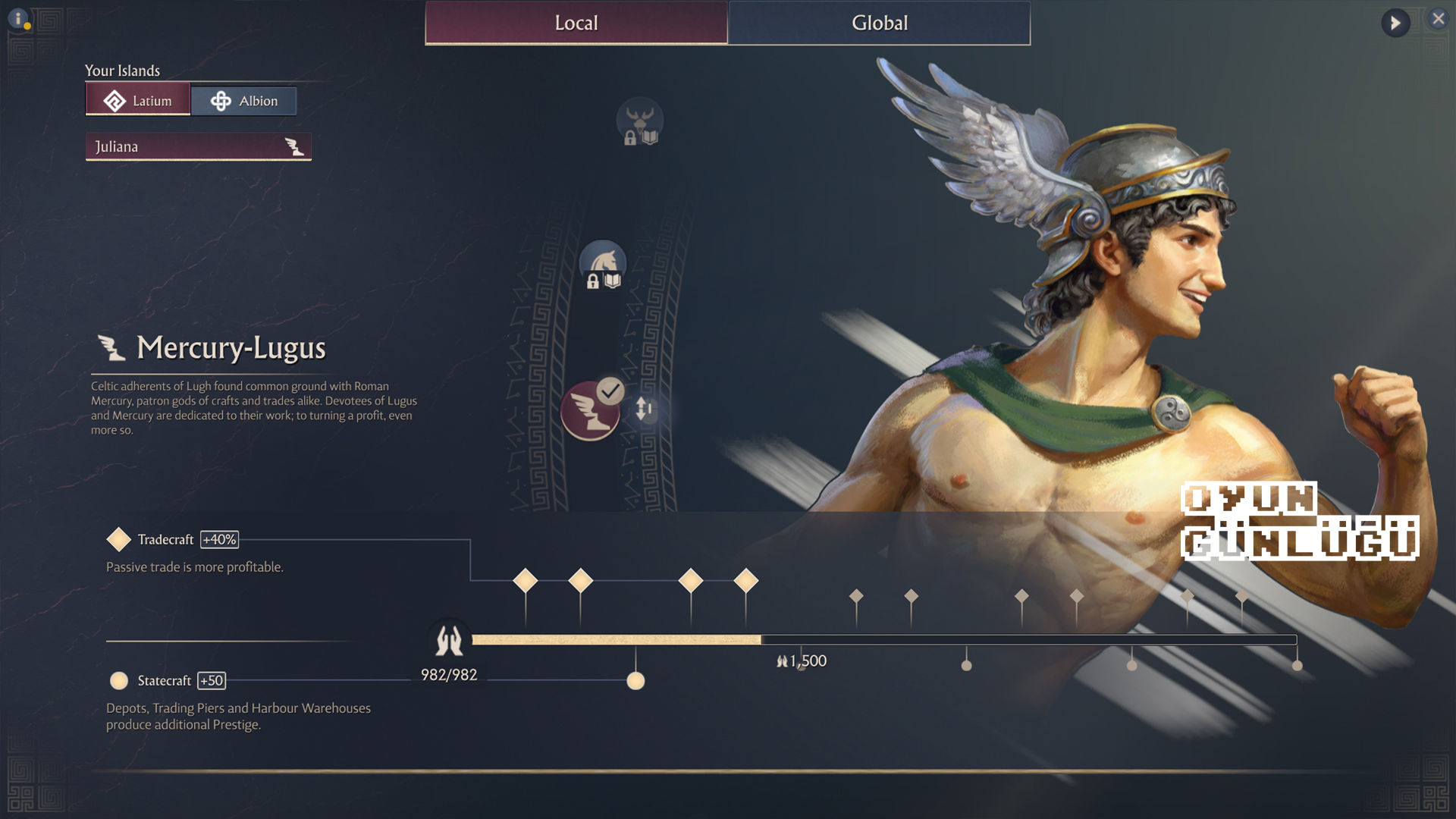Image resolution: width=1456 pixels, height=819 pixels.
Task: Select the locked horse deity icon
Action: pyautogui.click(x=603, y=265)
